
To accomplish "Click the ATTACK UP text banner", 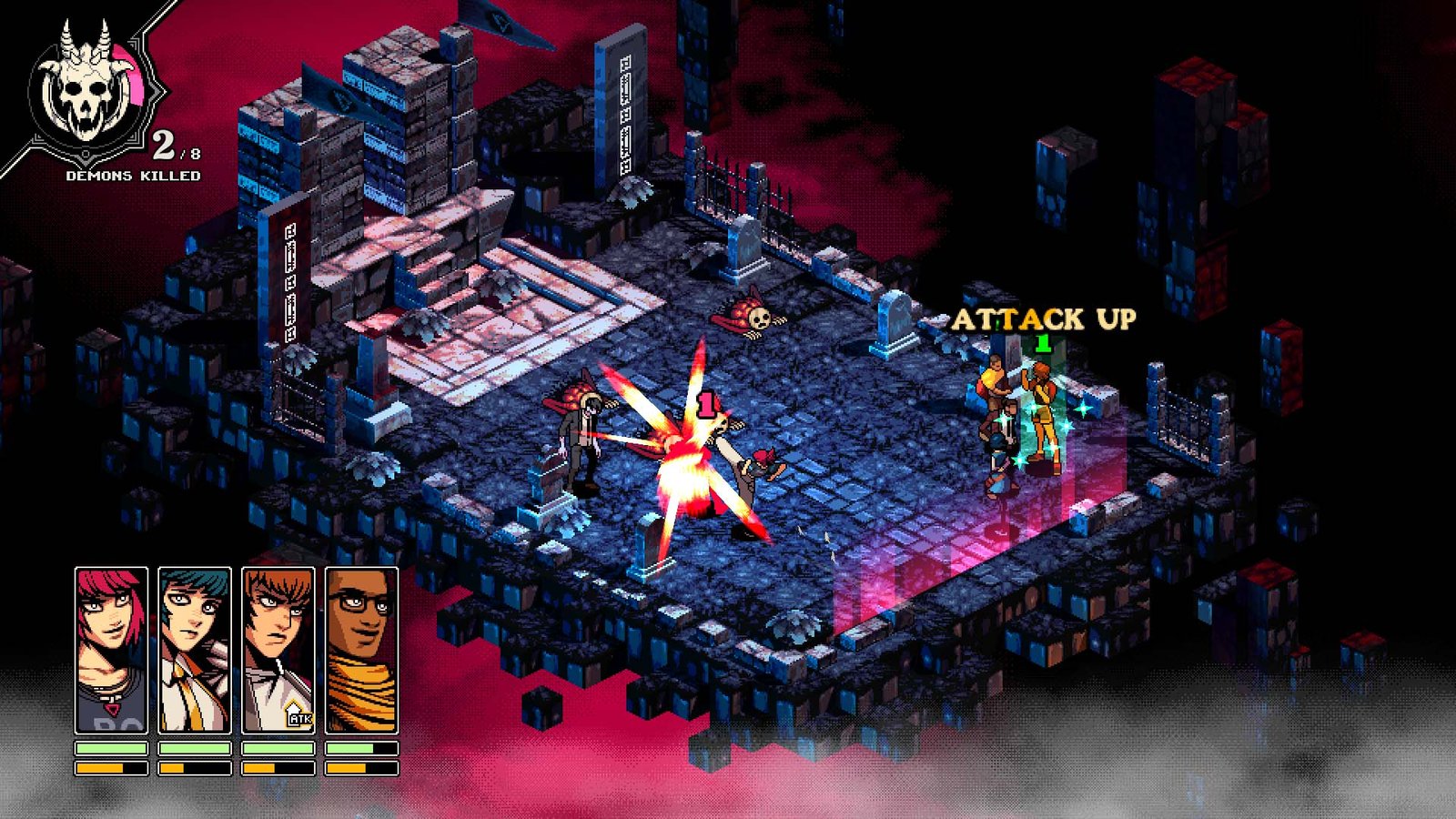I will point(1043,320).
